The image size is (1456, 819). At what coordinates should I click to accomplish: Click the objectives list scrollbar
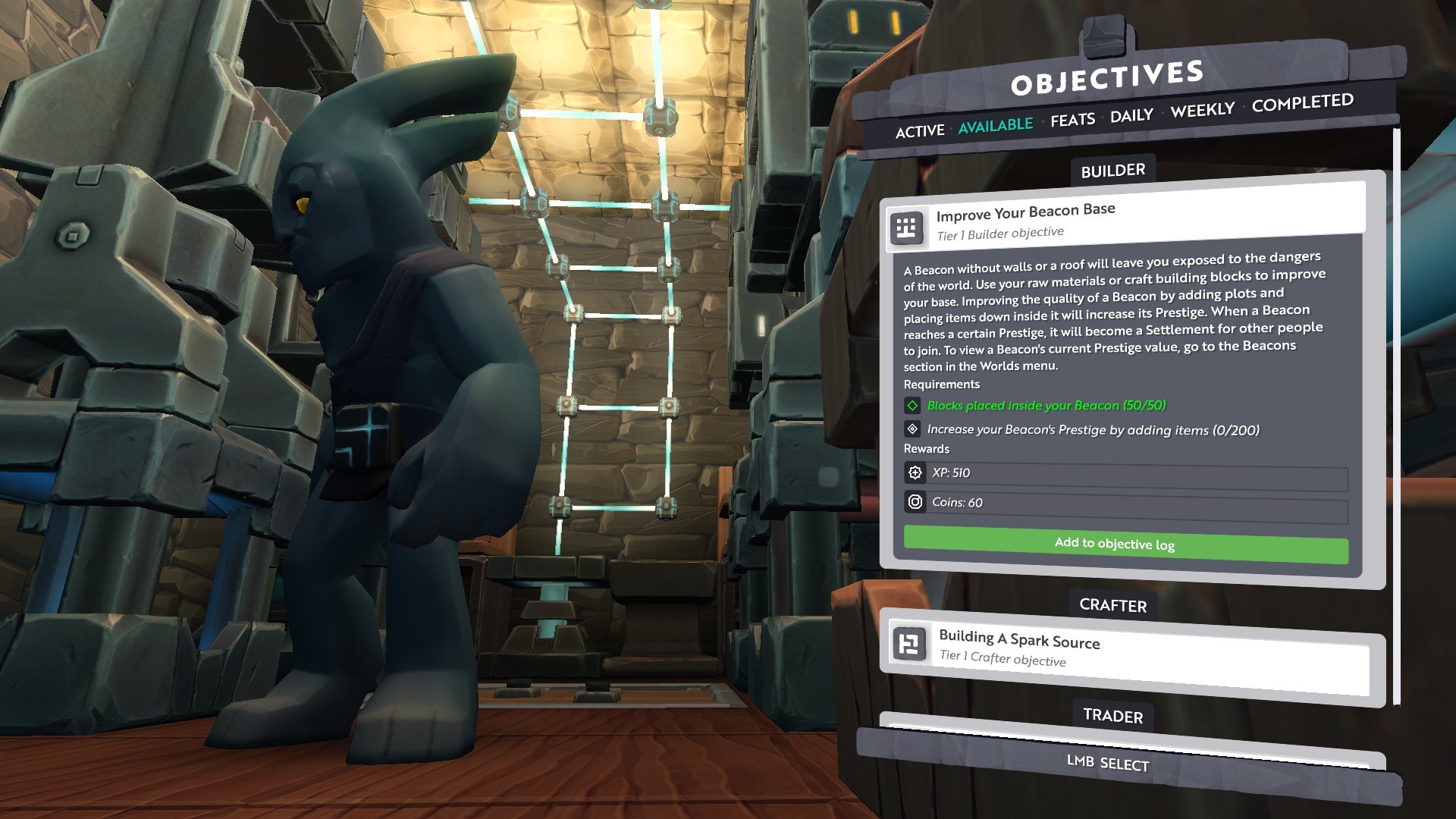coord(1396,417)
